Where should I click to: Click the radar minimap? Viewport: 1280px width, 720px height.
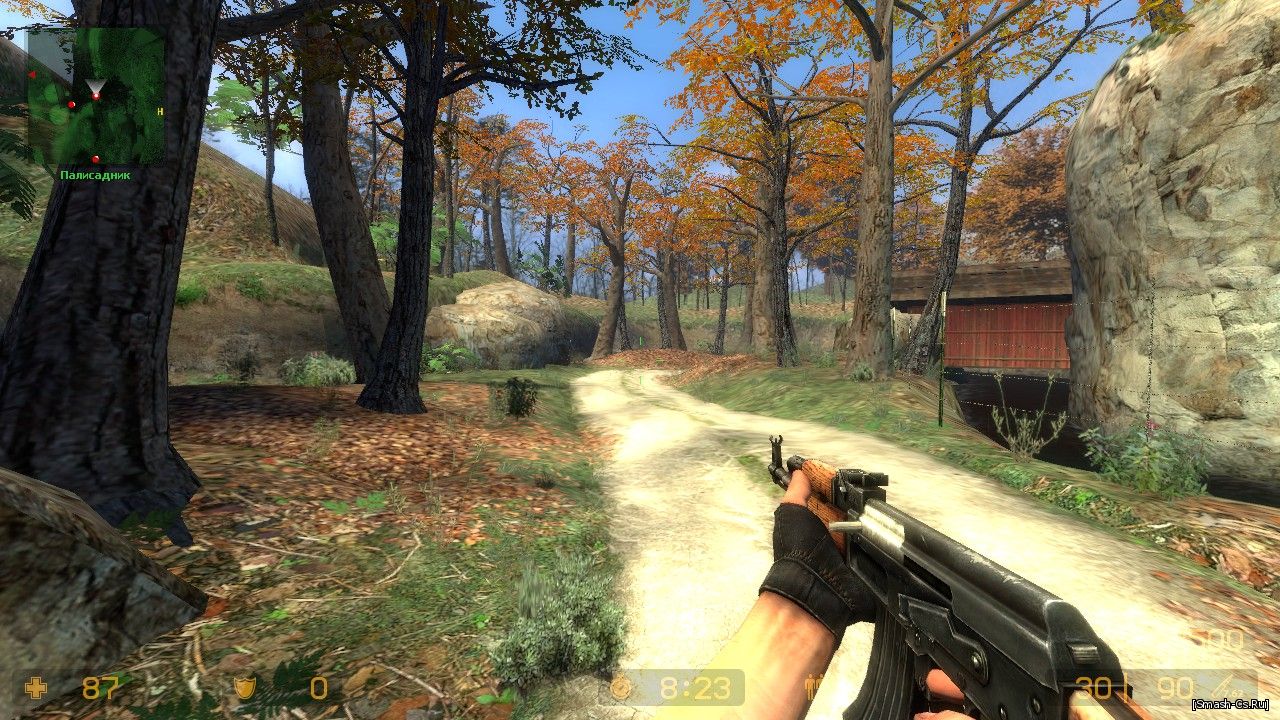[x=96, y=96]
